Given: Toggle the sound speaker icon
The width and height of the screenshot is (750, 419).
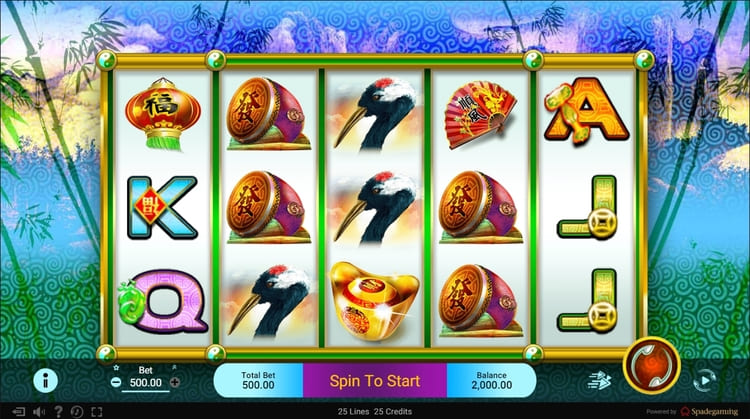Looking at the screenshot, I should coord(39,411).
